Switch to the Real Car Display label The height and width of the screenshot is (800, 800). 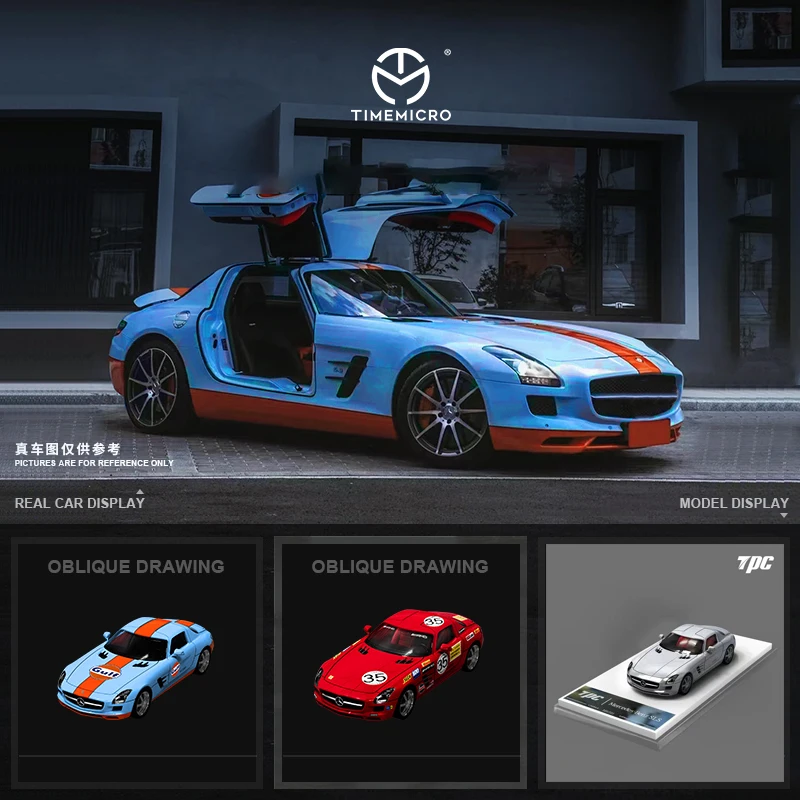[x=80, y=502]
